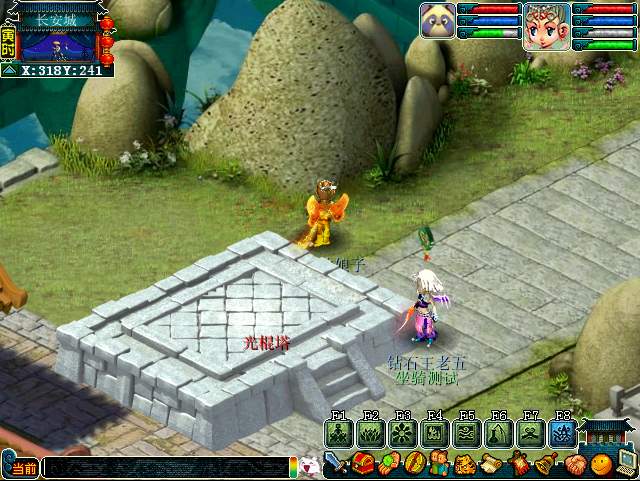Click the panda pet portrait

coord(437,19)
